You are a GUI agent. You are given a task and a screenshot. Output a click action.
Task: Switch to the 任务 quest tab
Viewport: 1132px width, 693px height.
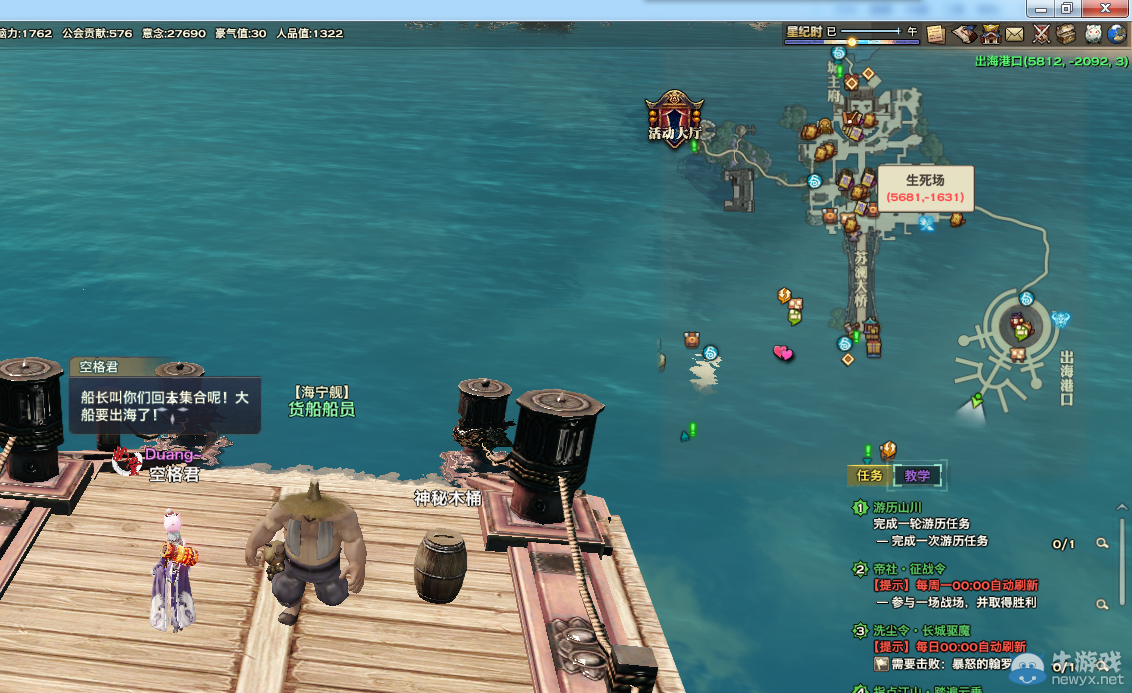pos(869,476)
